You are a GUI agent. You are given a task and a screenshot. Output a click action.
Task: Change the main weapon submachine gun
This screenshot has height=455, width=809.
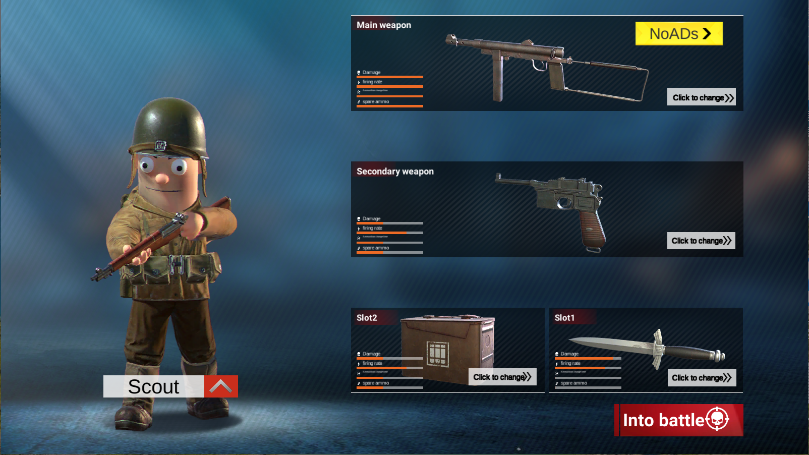click(702, 97)
